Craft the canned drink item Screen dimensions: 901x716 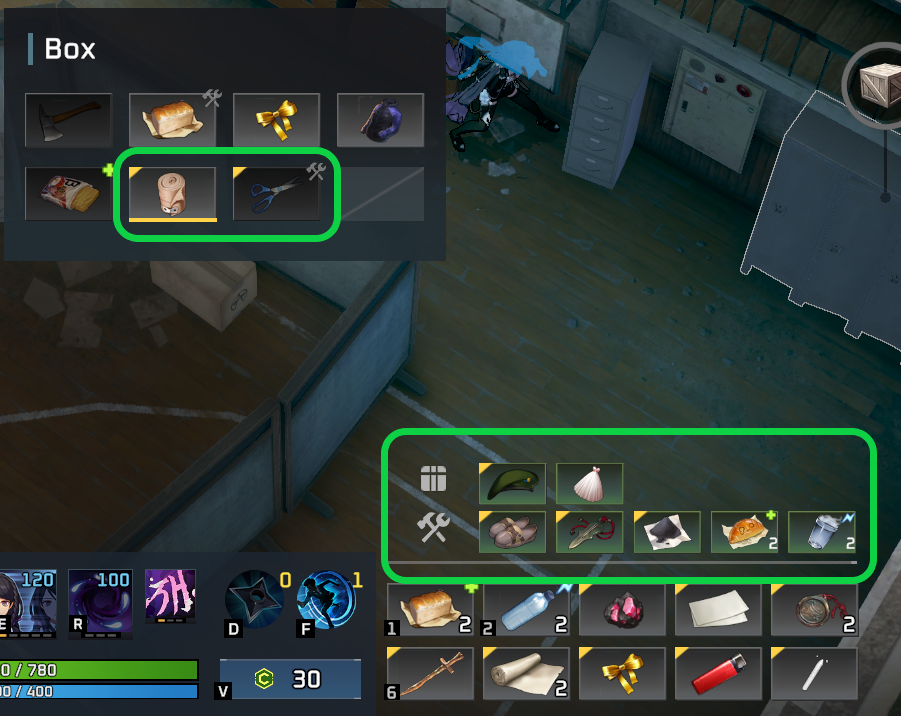(821, 531)
